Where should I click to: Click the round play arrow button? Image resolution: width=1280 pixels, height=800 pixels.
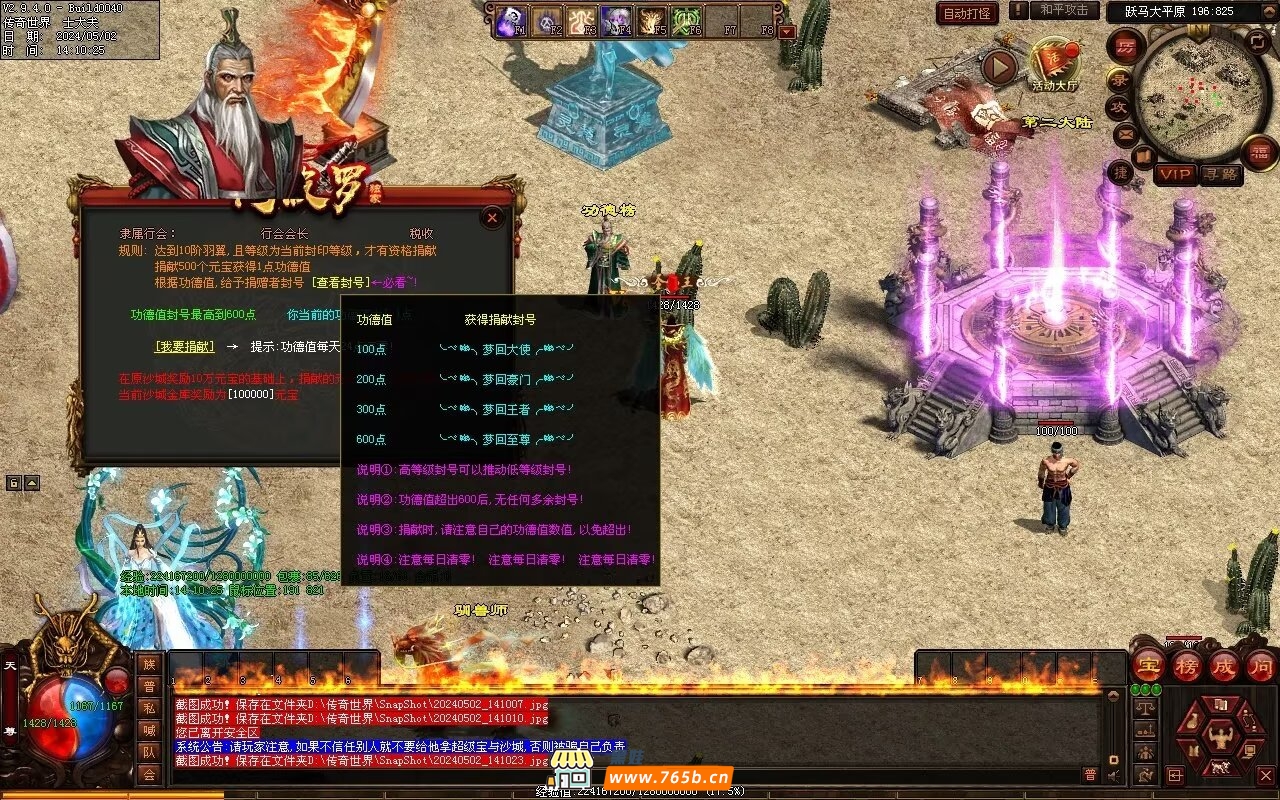tap(998, 68)
